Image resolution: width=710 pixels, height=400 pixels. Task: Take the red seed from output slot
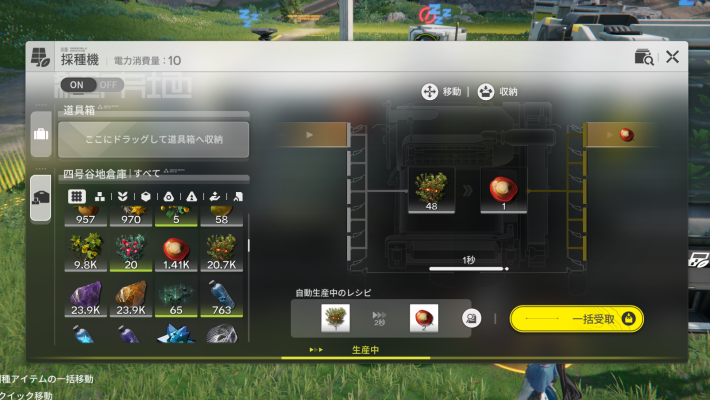pyautogui.click(x=500, y=190)
